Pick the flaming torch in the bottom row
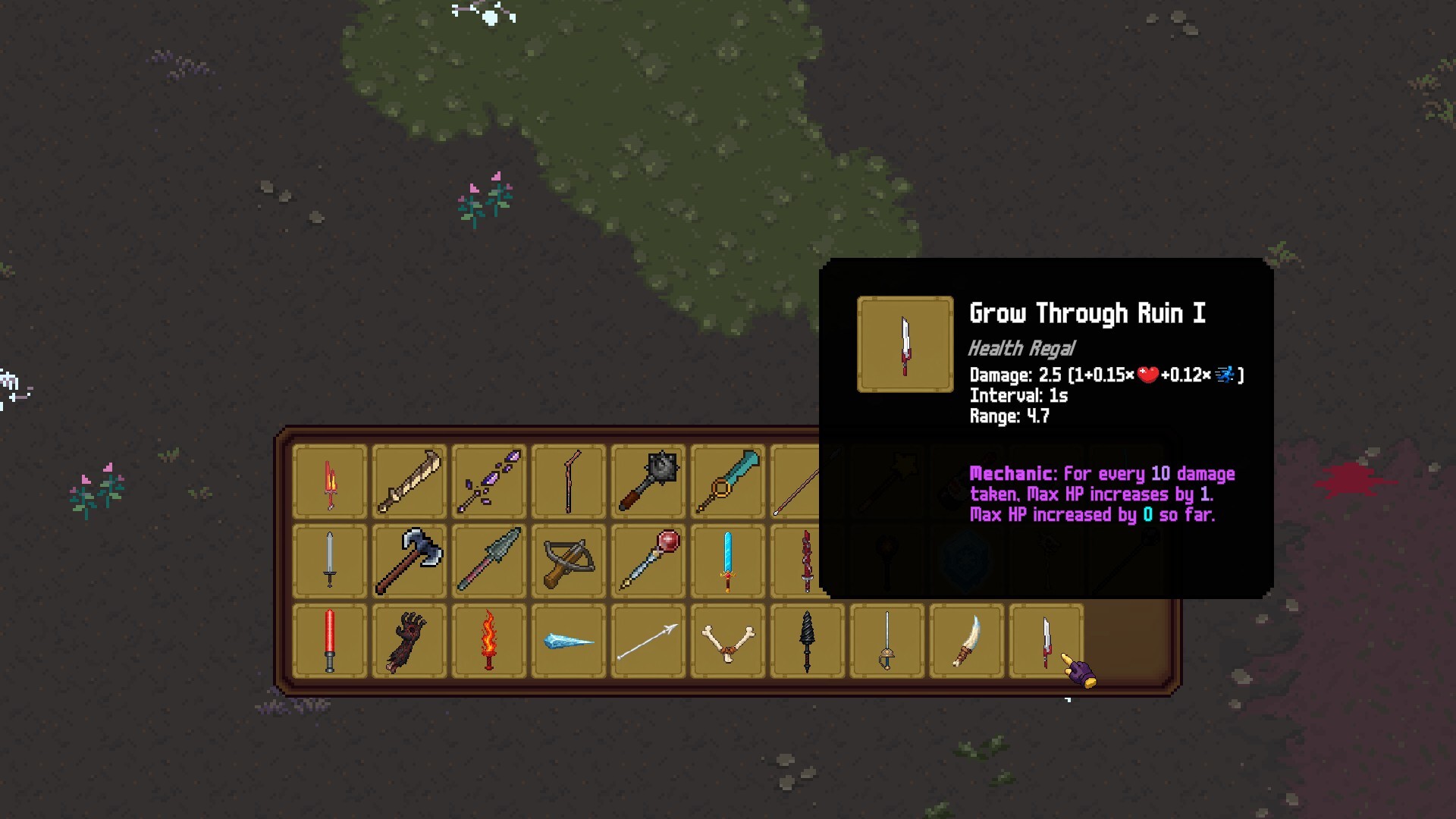This screenshot has width=1456, height=819. (489, 641)
